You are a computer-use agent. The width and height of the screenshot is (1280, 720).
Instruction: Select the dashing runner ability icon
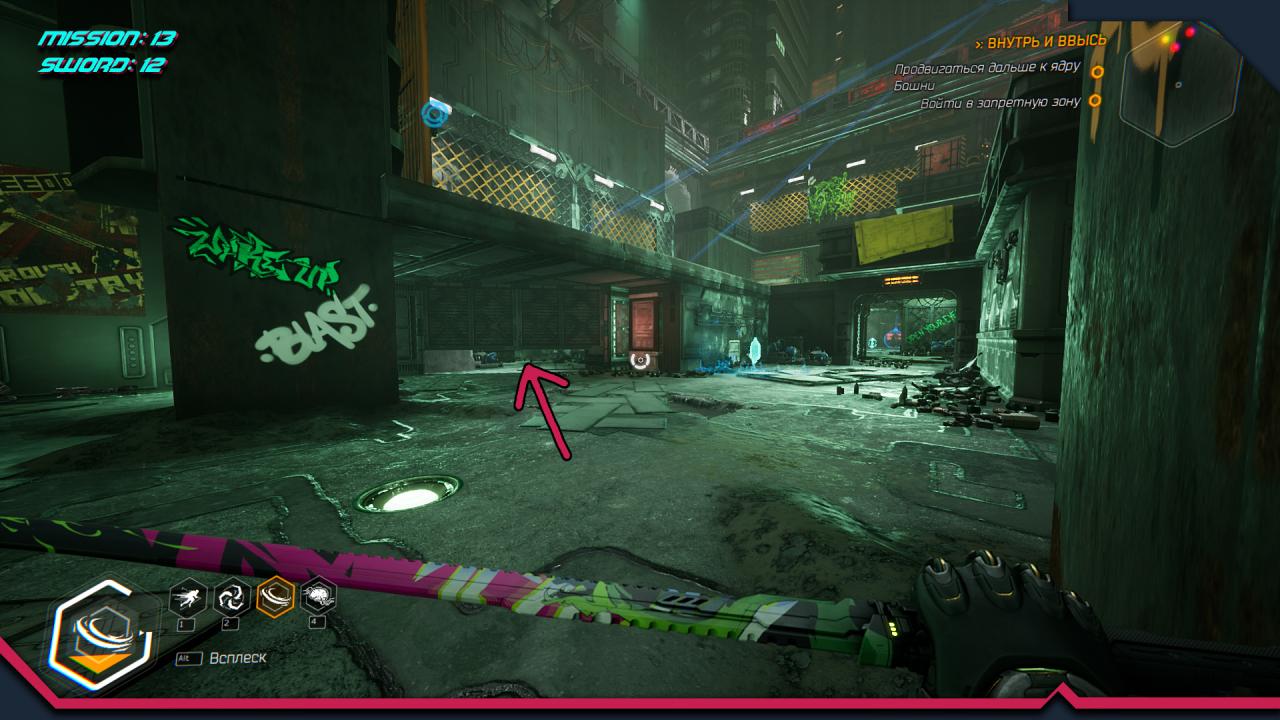pos(188,598)
